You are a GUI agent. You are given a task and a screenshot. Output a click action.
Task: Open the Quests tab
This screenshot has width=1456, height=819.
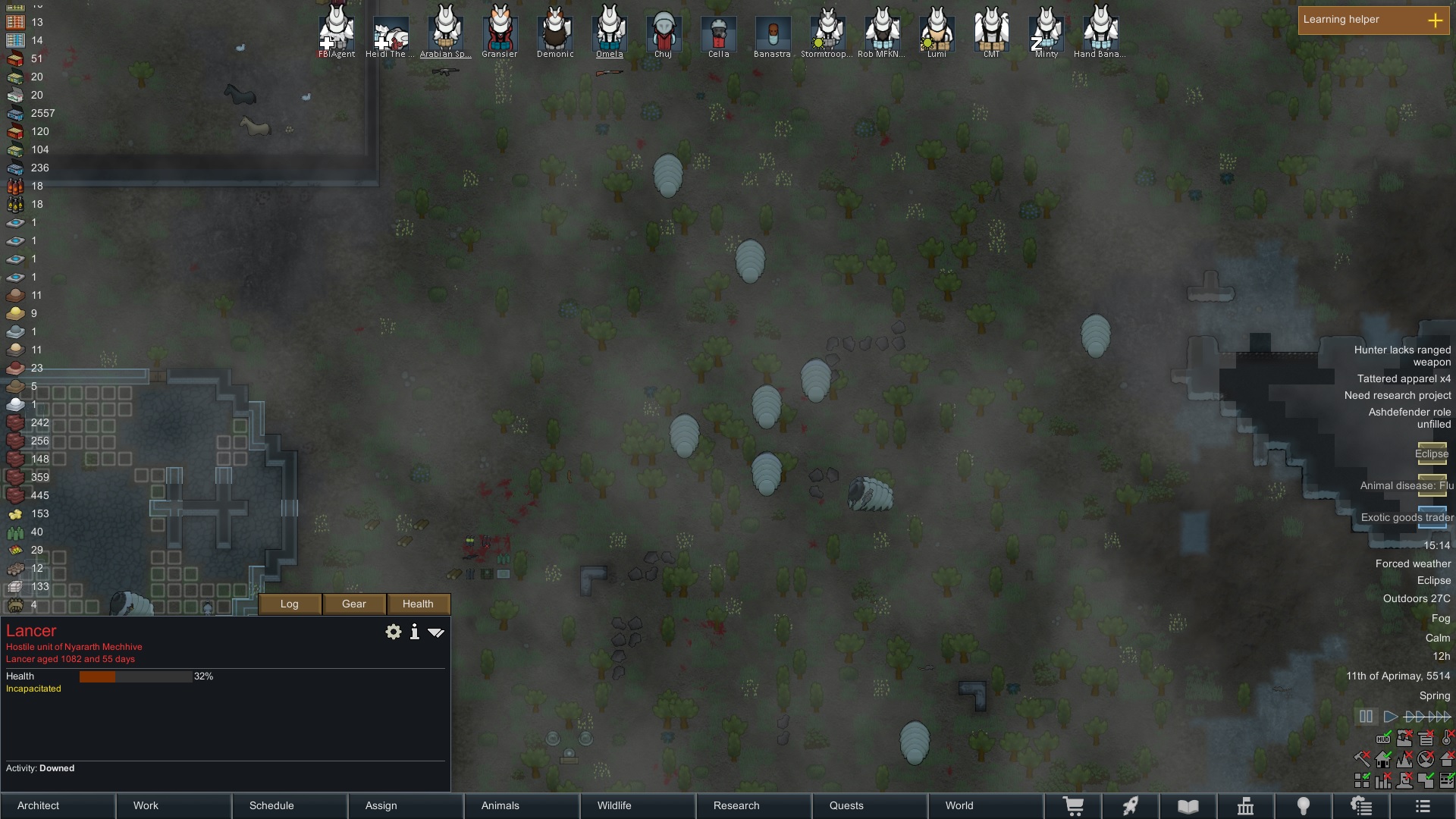pyautogui.click(x=869, y=805)
